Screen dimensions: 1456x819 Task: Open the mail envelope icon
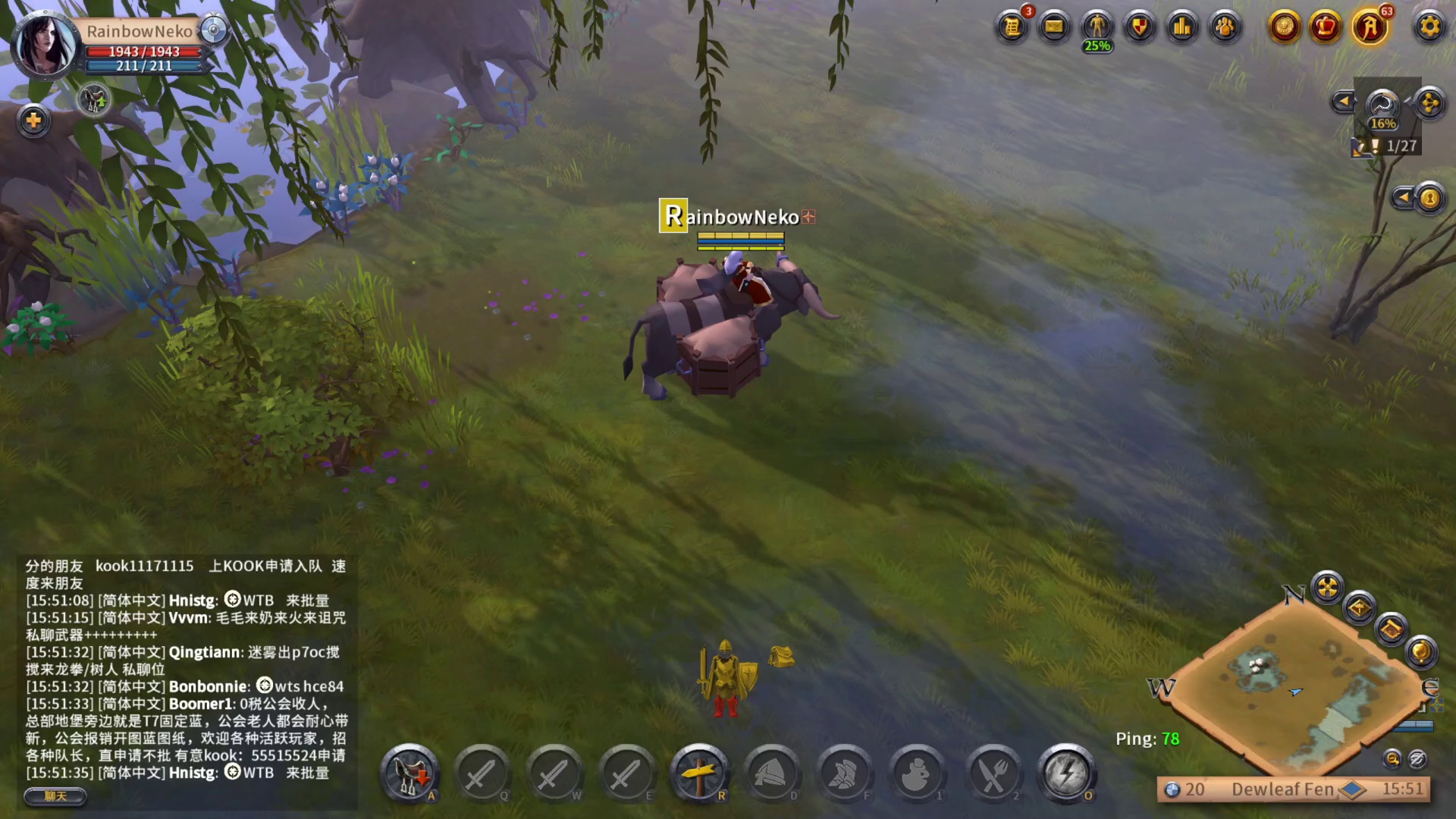(1054, 27)
